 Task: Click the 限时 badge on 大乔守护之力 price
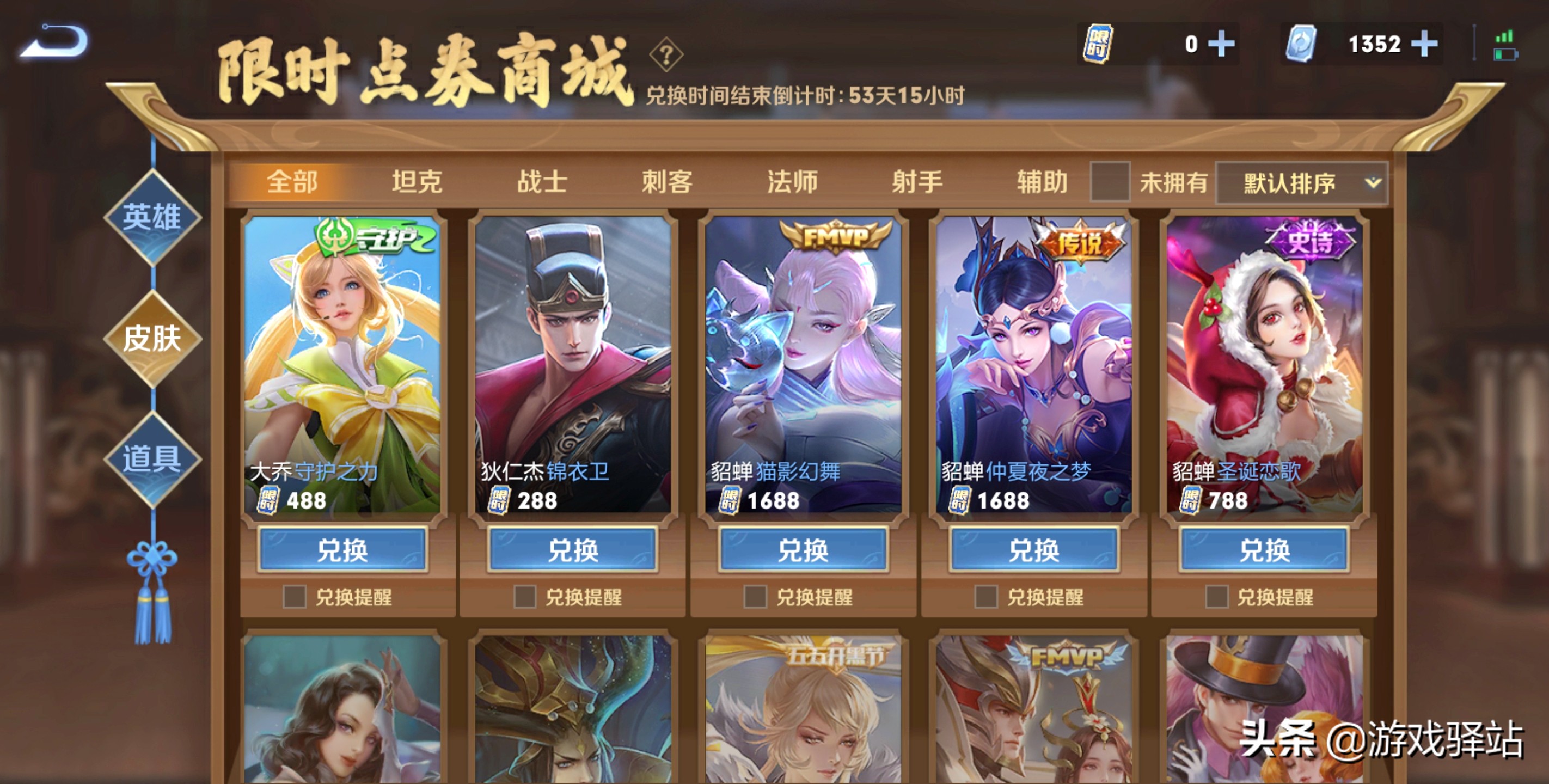pyautogui.click(x=269, y=501)
